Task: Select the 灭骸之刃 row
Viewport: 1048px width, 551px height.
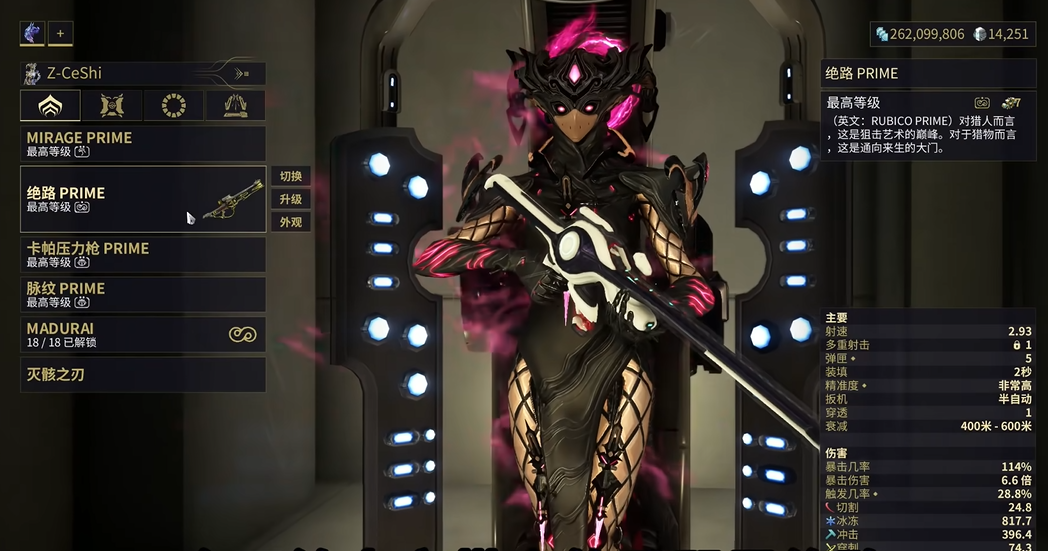Action: 143,375
